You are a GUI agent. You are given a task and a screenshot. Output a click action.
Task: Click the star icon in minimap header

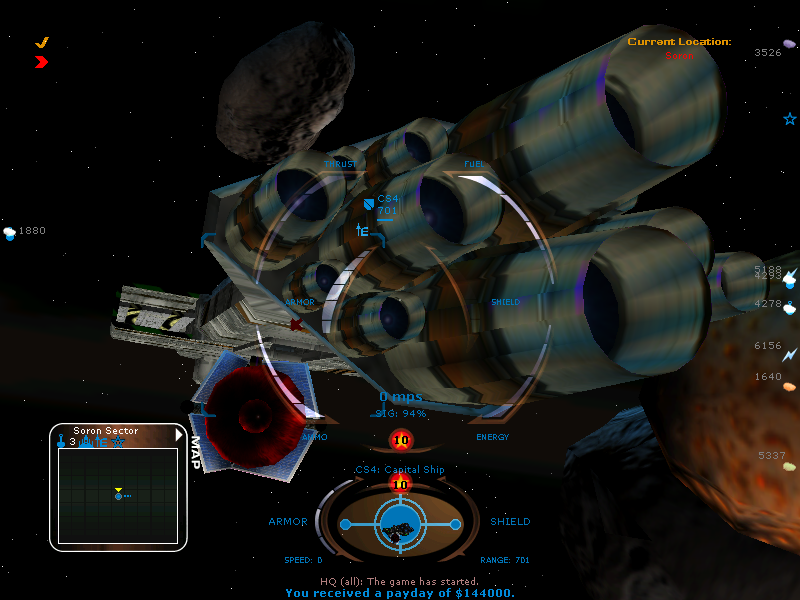tap(118, 441)
